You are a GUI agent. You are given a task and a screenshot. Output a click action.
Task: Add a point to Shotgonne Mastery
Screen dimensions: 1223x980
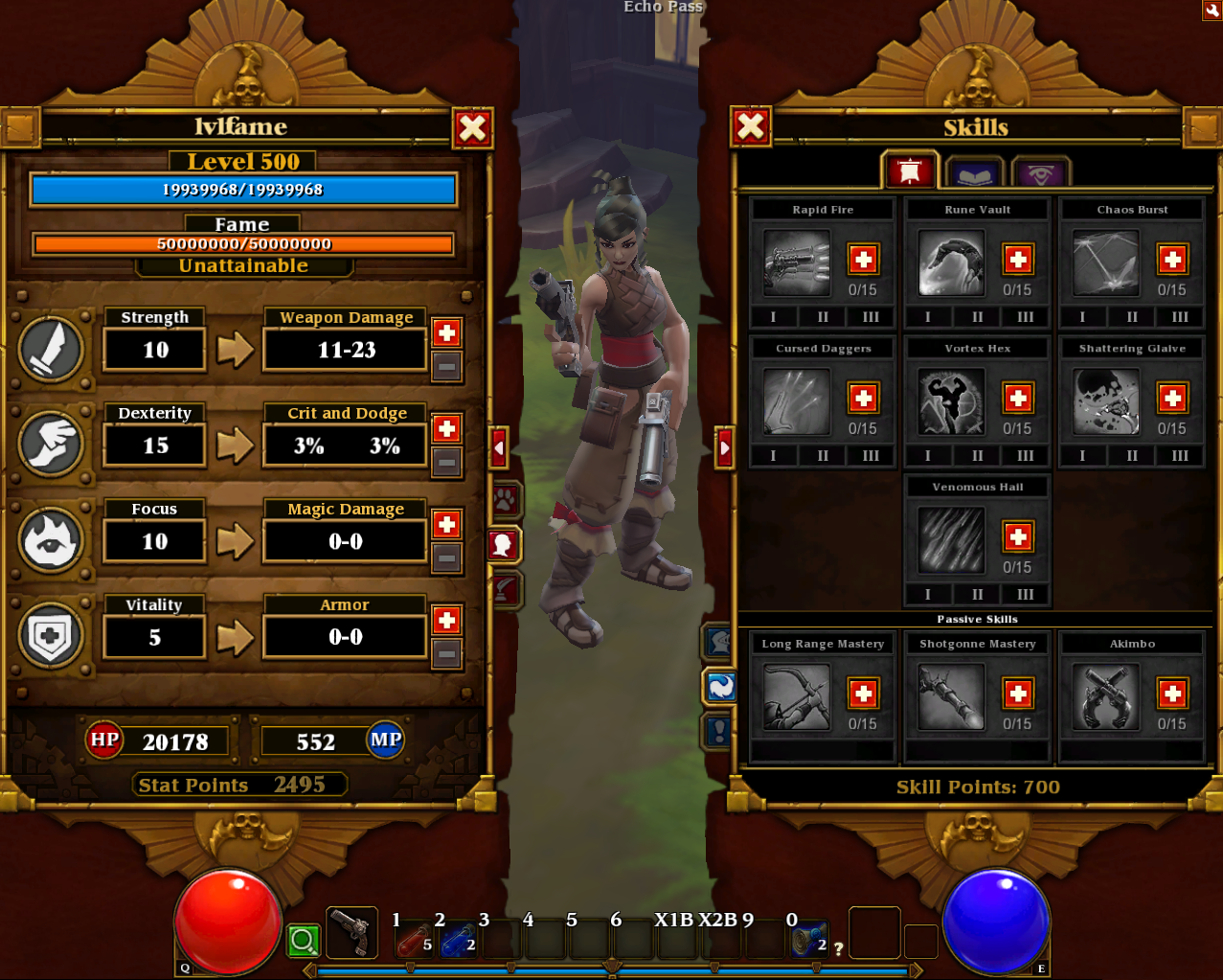[1017, 694]
